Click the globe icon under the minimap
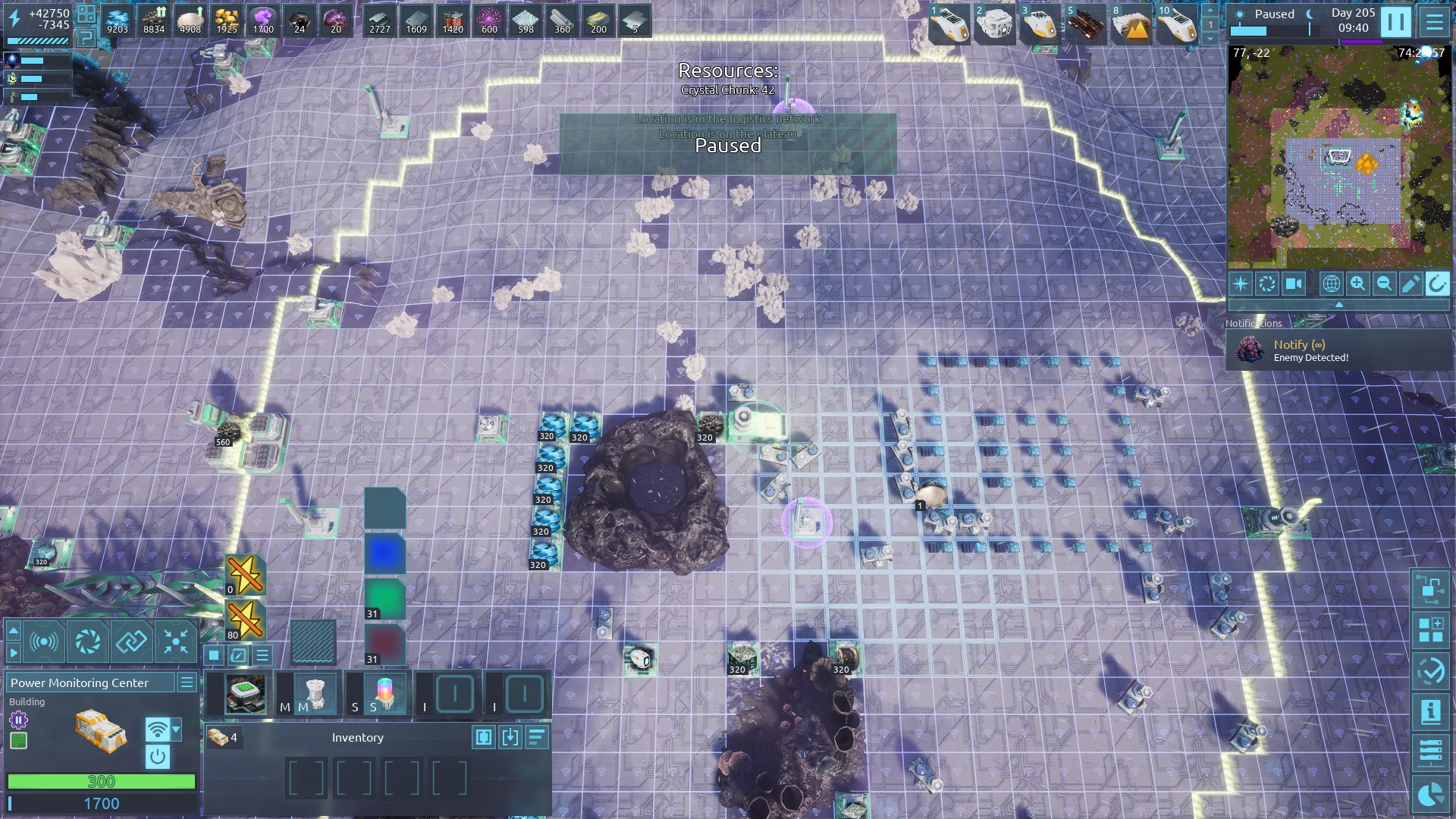This screenshot has width=1456, height=819. [1331, 284]
